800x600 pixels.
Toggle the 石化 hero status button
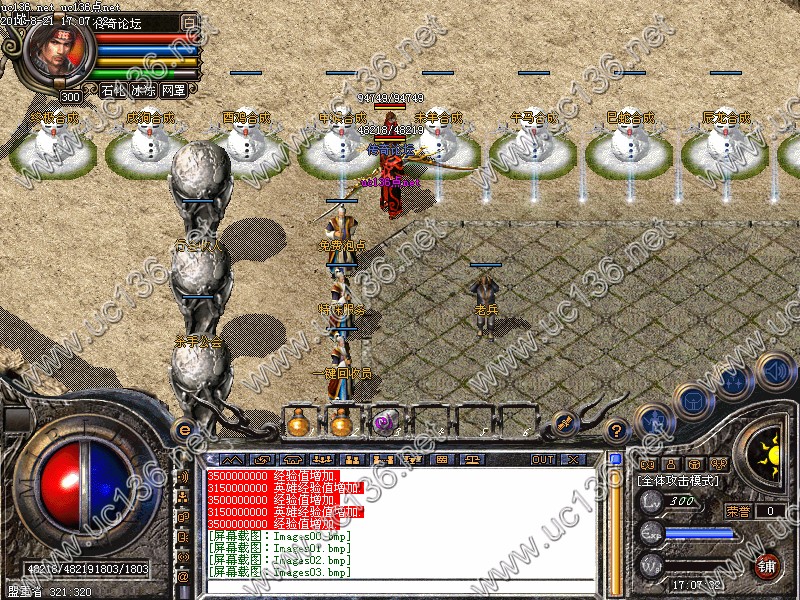(113, 90)
